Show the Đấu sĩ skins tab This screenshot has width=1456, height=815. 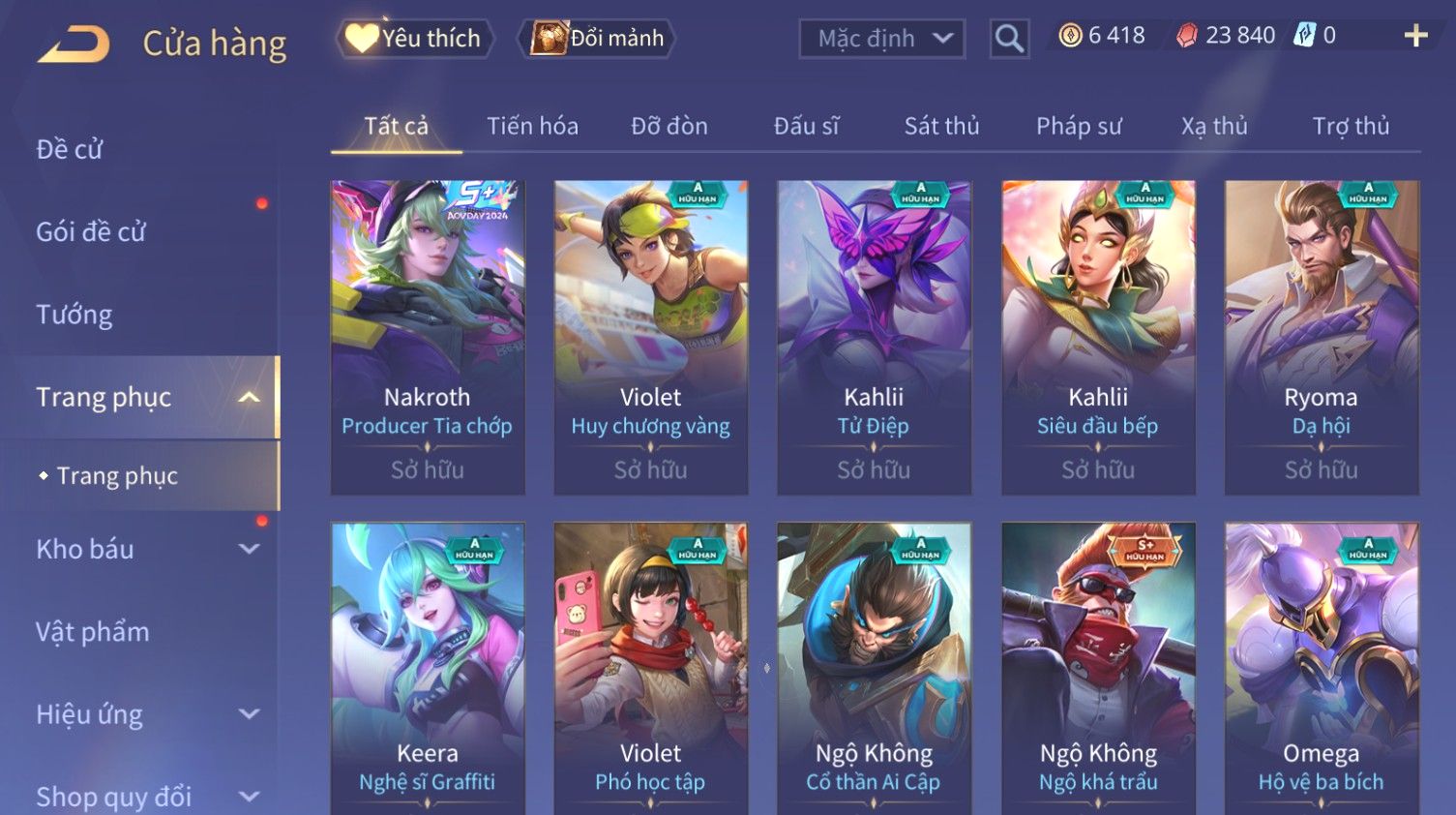pyautogui.click(x=806, y=126)
